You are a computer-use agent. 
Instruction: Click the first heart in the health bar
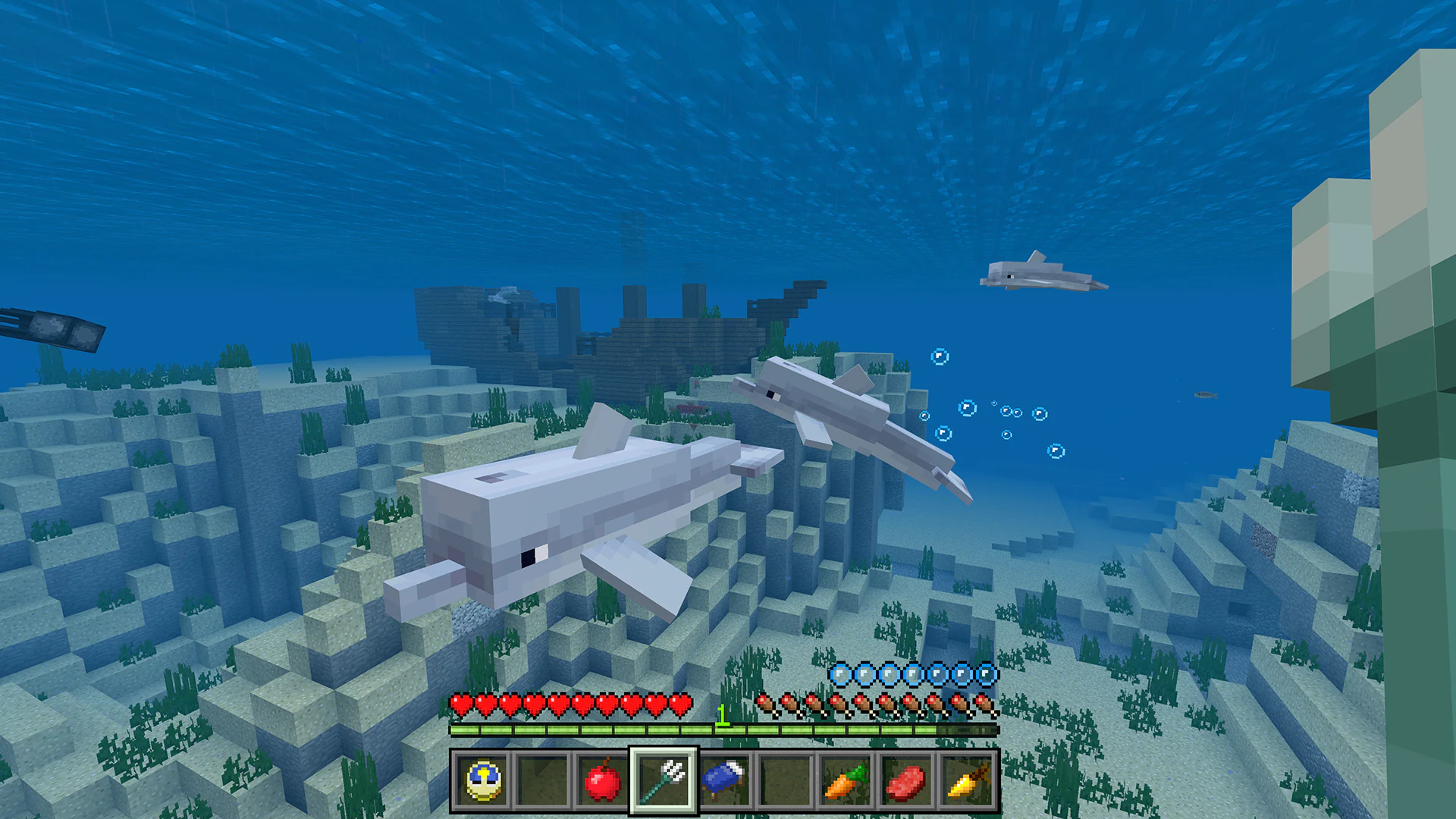click(460, 704)
